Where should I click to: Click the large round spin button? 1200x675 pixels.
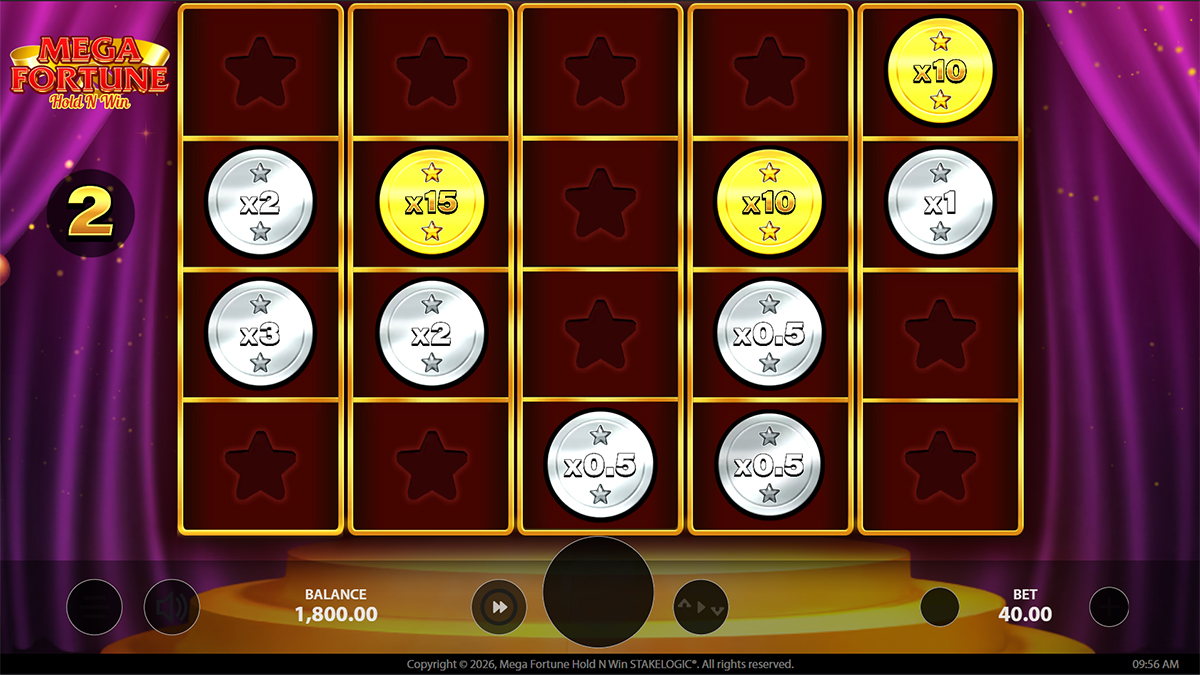click(598, 591)
